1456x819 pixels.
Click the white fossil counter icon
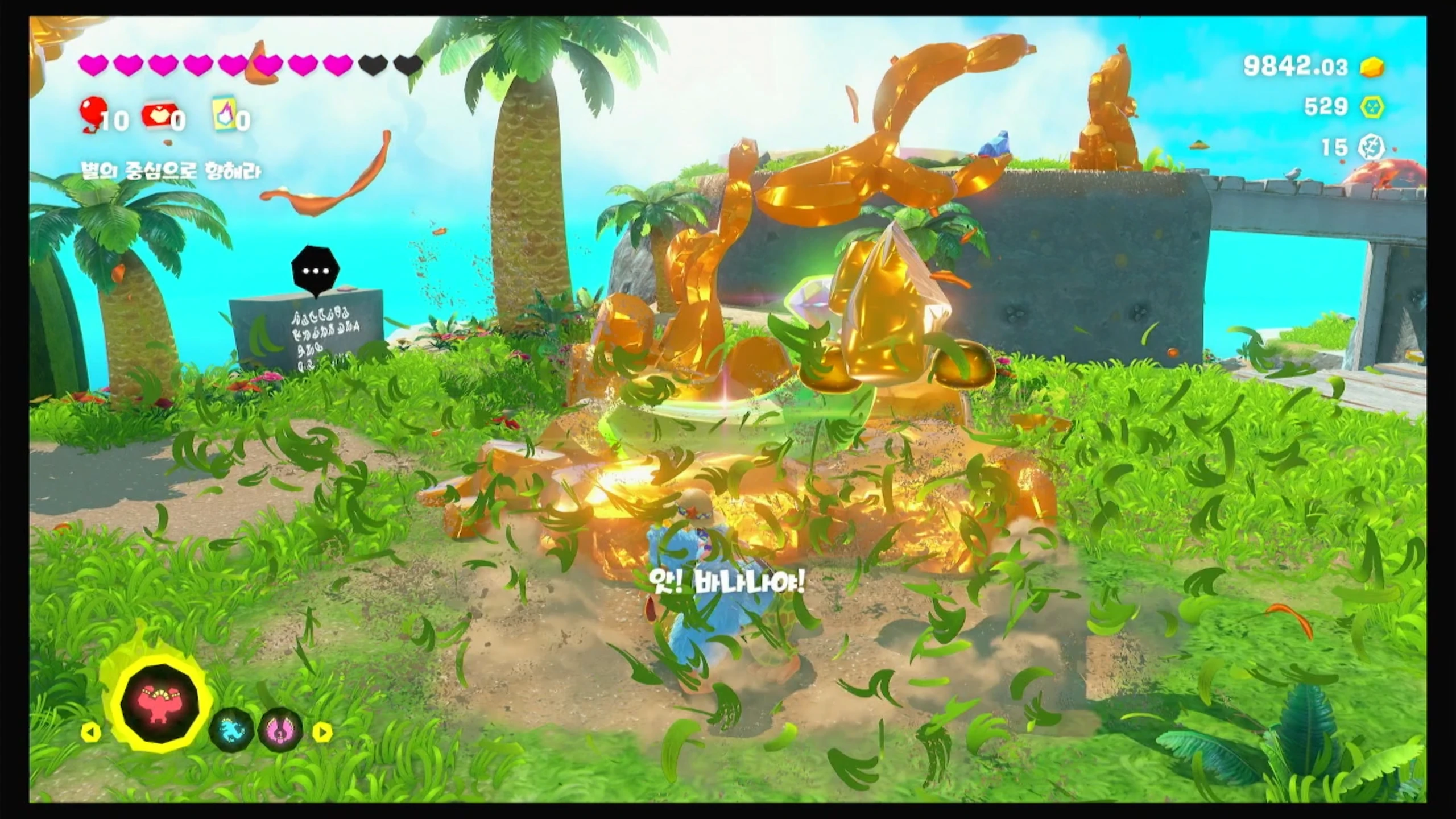click(1371, 148)
